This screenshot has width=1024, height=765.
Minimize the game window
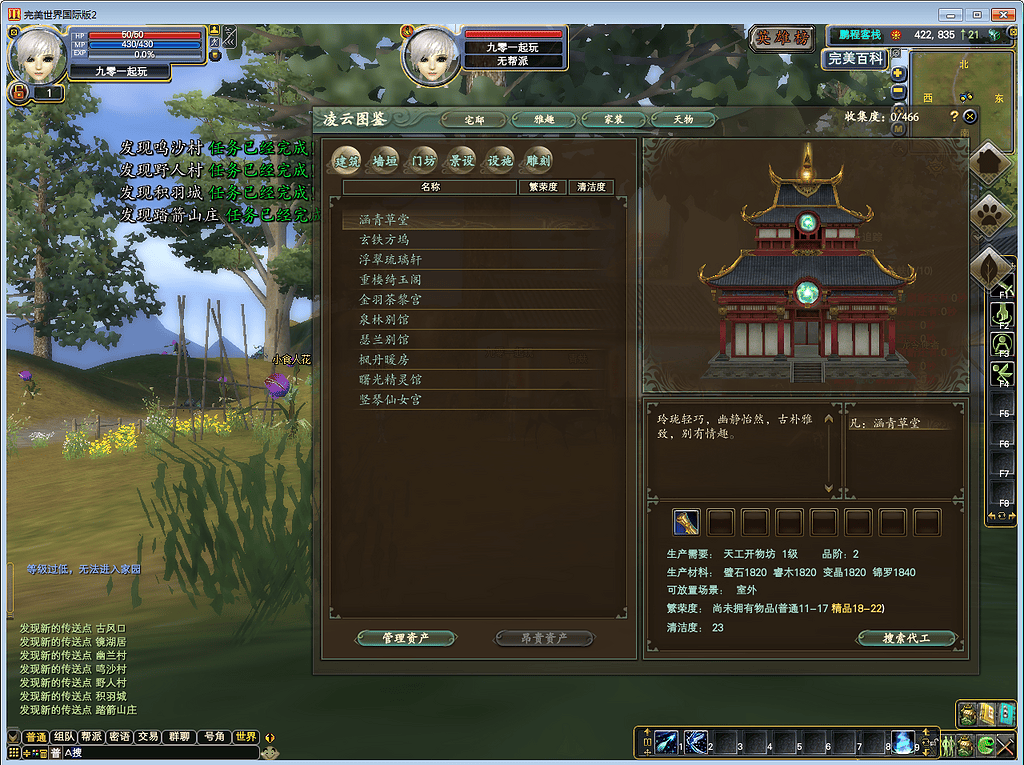954,13
